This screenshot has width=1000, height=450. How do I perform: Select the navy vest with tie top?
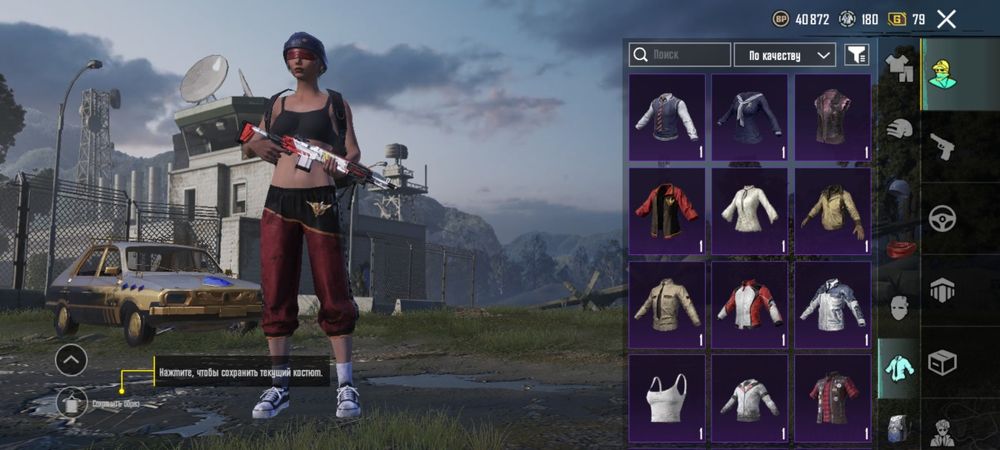667,117
